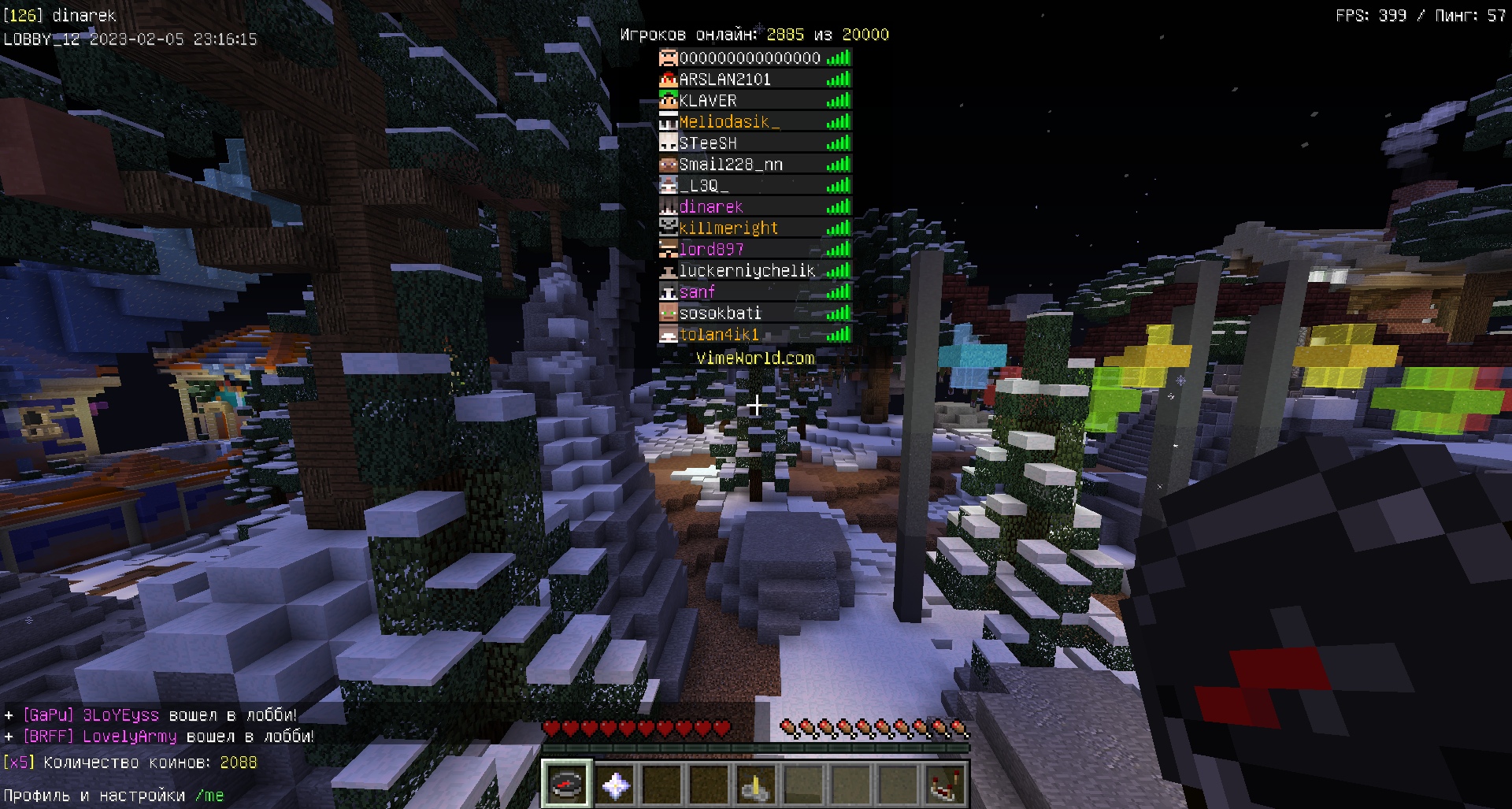This screenshot has height=809, width=1512.
Task: Choose KLAVER from the online players list
Action: 755,101
